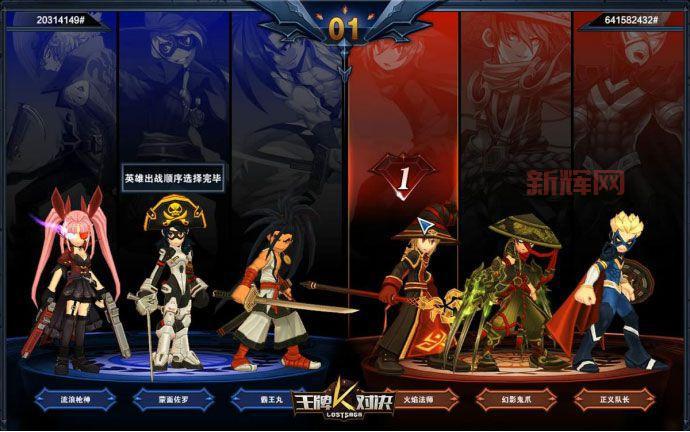This screenshot has width=690, height=432.
Task: Choose the 幻影鬼爪 hero label
Action: click(x=517, y=399)
